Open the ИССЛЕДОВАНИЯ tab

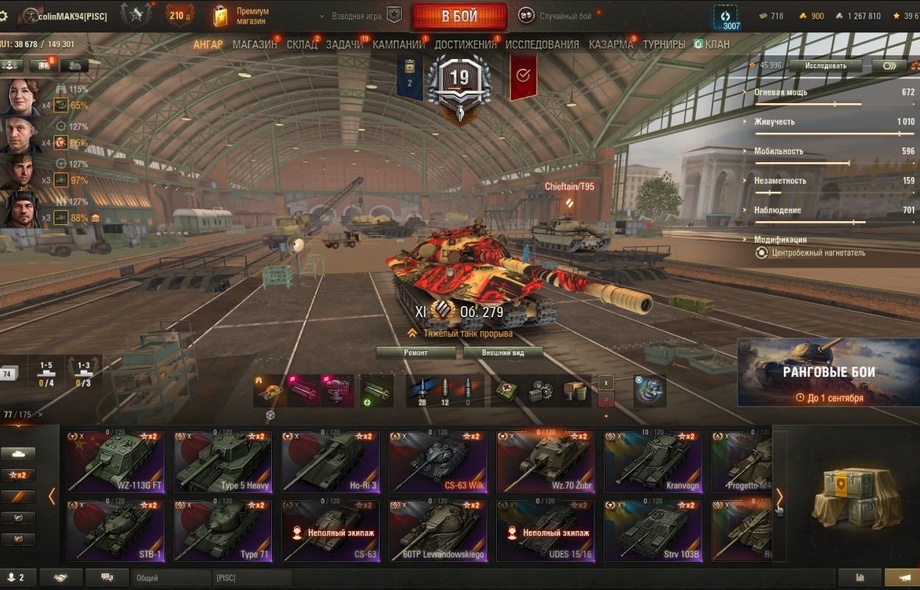[542, 45]
